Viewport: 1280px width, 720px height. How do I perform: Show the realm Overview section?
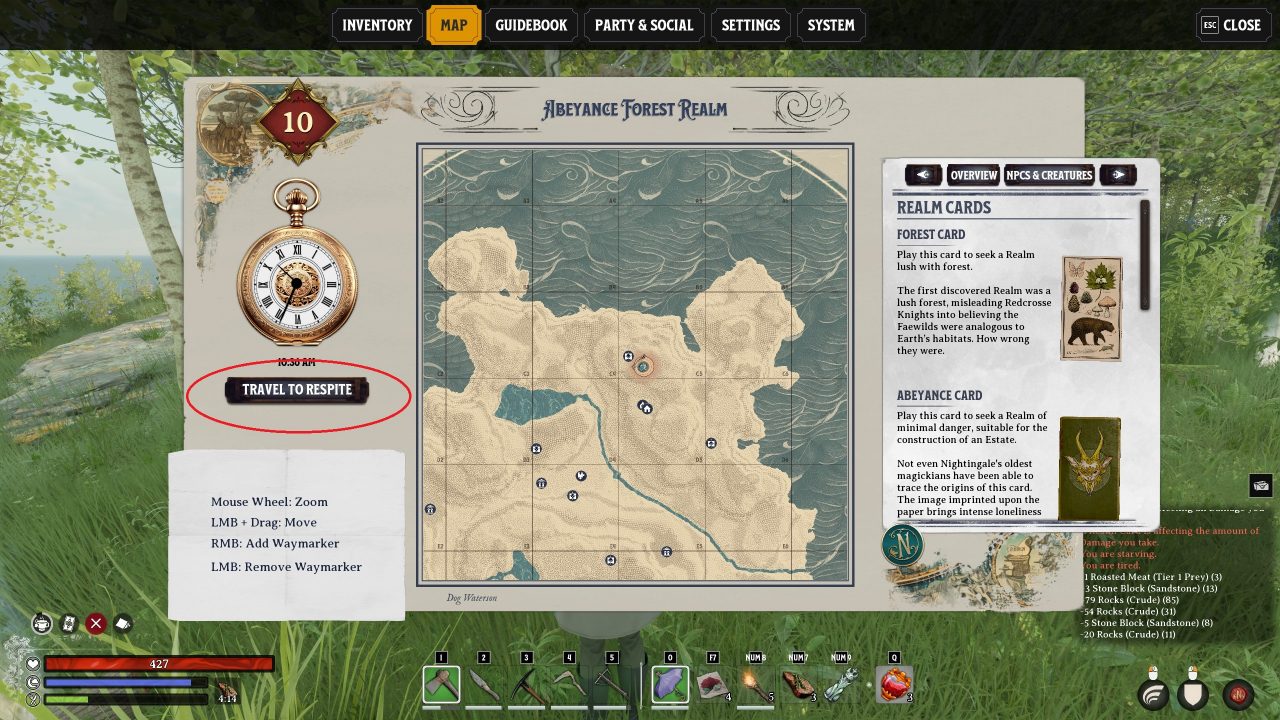973,175
